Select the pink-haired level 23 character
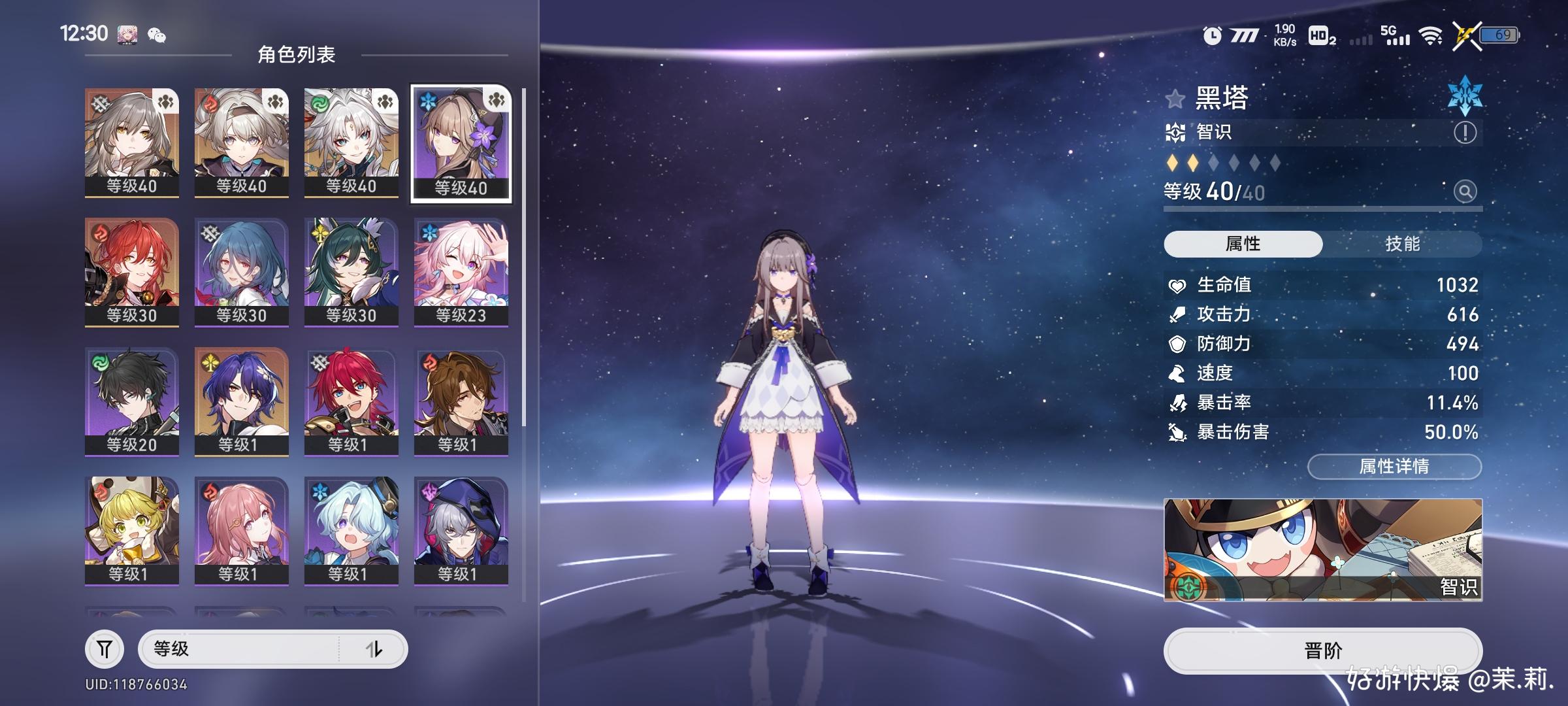 pyautogui.click(x=461, y=271)
